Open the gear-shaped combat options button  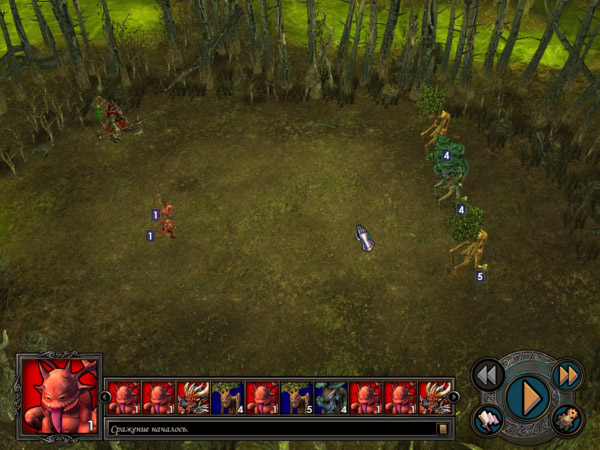coord(566,420)
